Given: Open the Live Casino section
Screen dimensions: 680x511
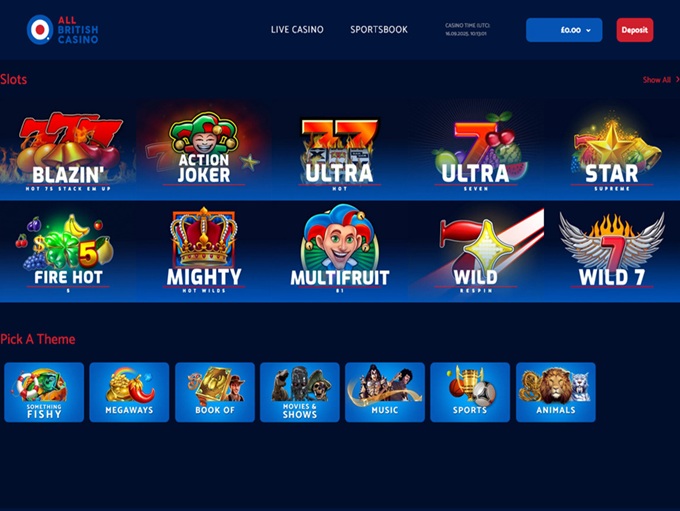Looking at the screenshot, I should (x=297, y=30).
